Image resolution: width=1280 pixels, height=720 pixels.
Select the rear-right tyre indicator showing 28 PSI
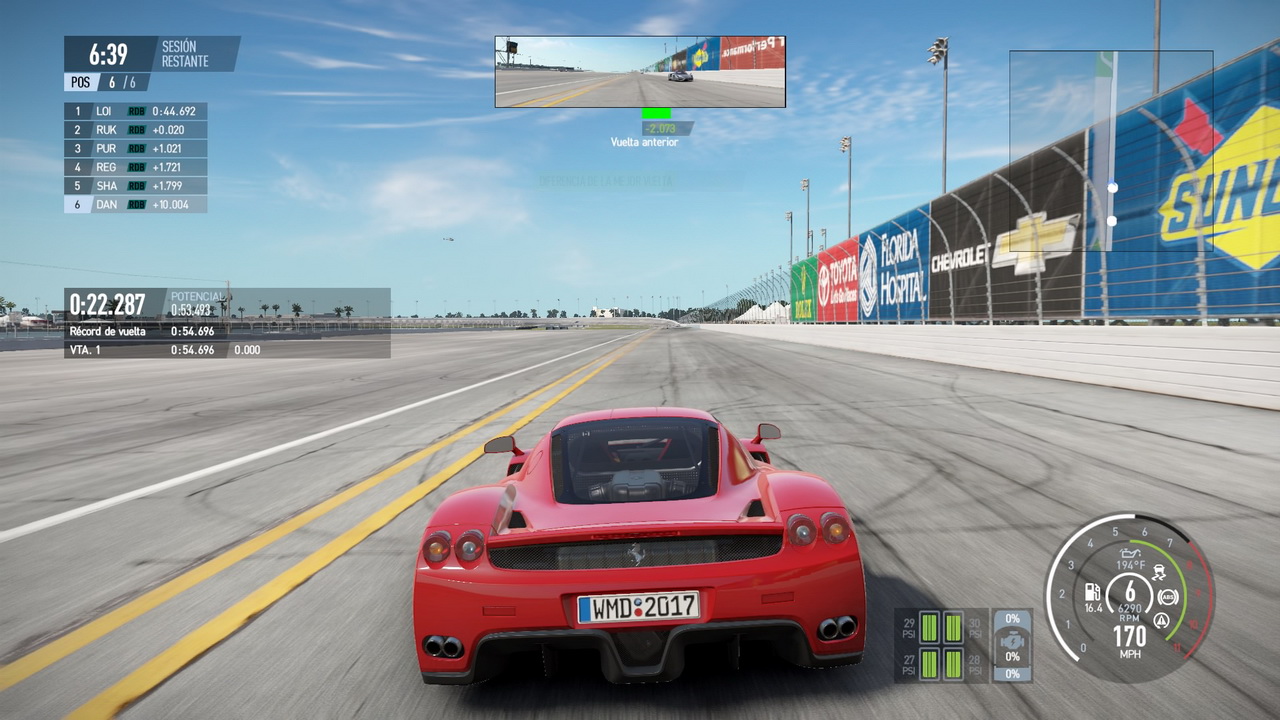pos(953,663)
